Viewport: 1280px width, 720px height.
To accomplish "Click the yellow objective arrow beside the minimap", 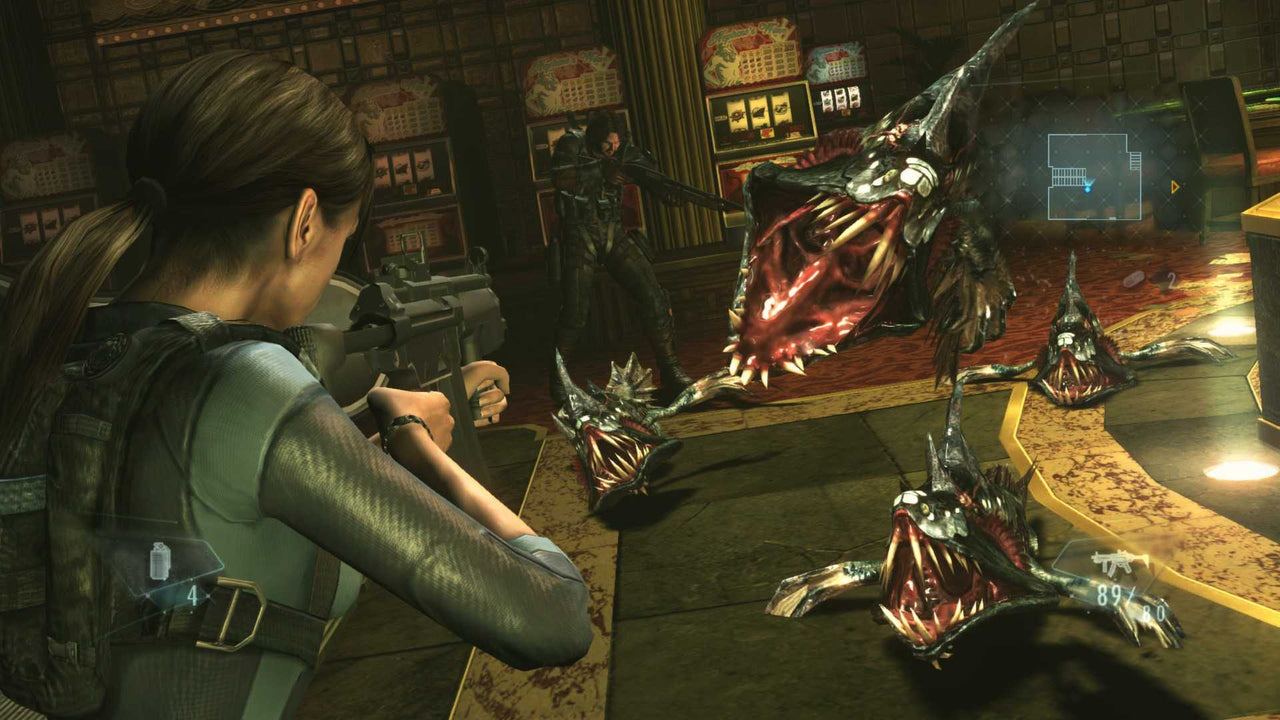I will [x=1174, y=187].
